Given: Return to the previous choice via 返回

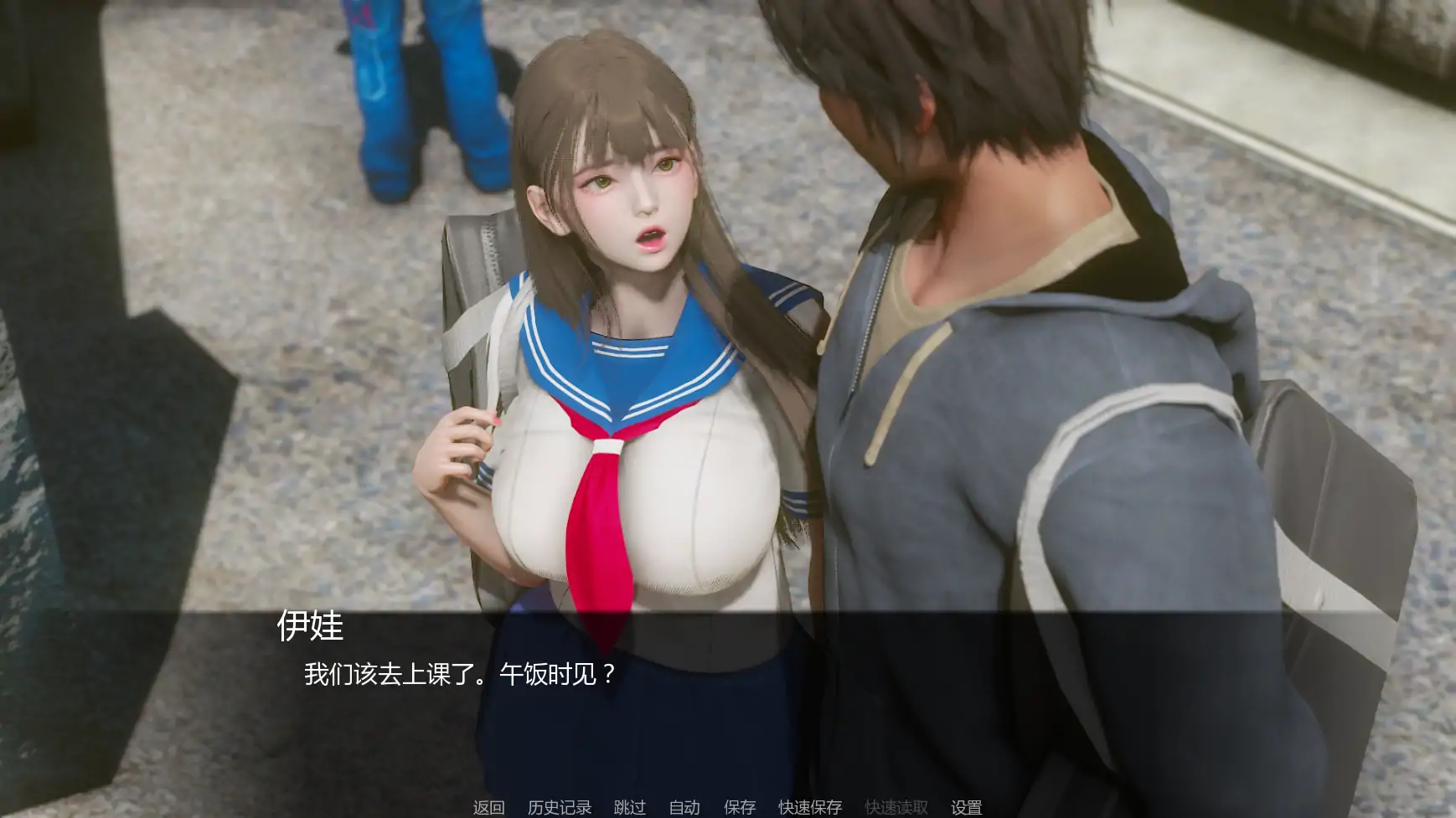Looking at the screenshot, I should pos(488,806).
